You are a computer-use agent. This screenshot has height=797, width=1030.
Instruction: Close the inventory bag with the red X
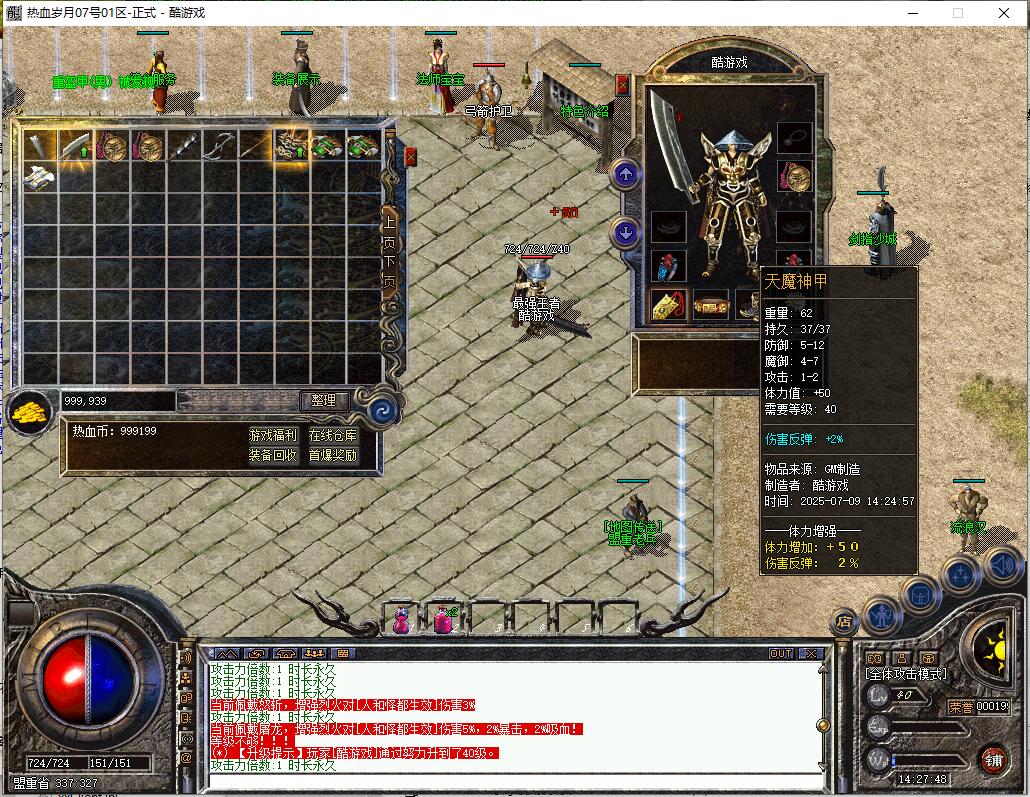point(410,157)
